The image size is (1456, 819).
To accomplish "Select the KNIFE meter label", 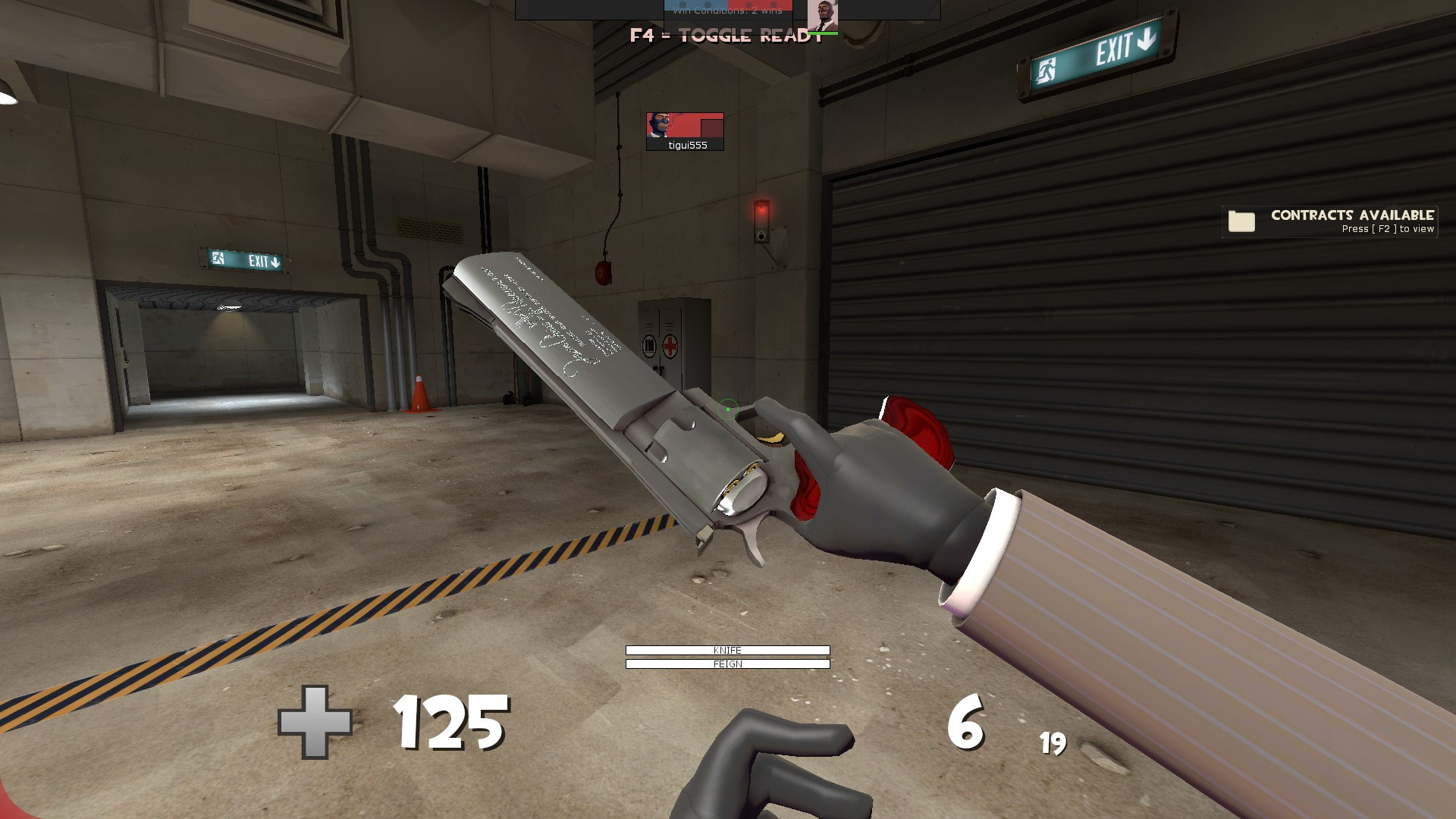I will 727,650.
